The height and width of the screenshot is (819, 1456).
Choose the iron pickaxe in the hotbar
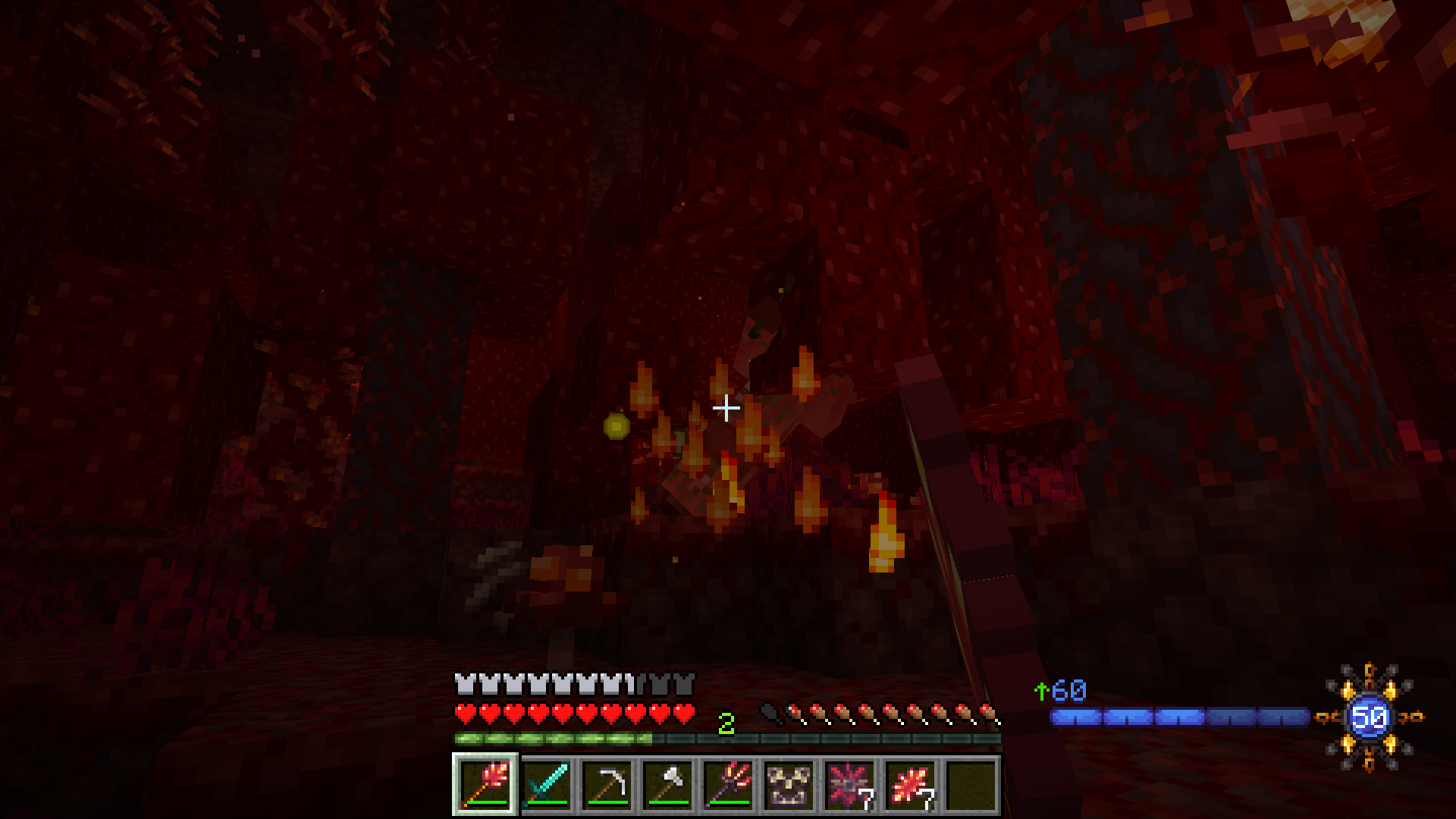click(607, 784)
